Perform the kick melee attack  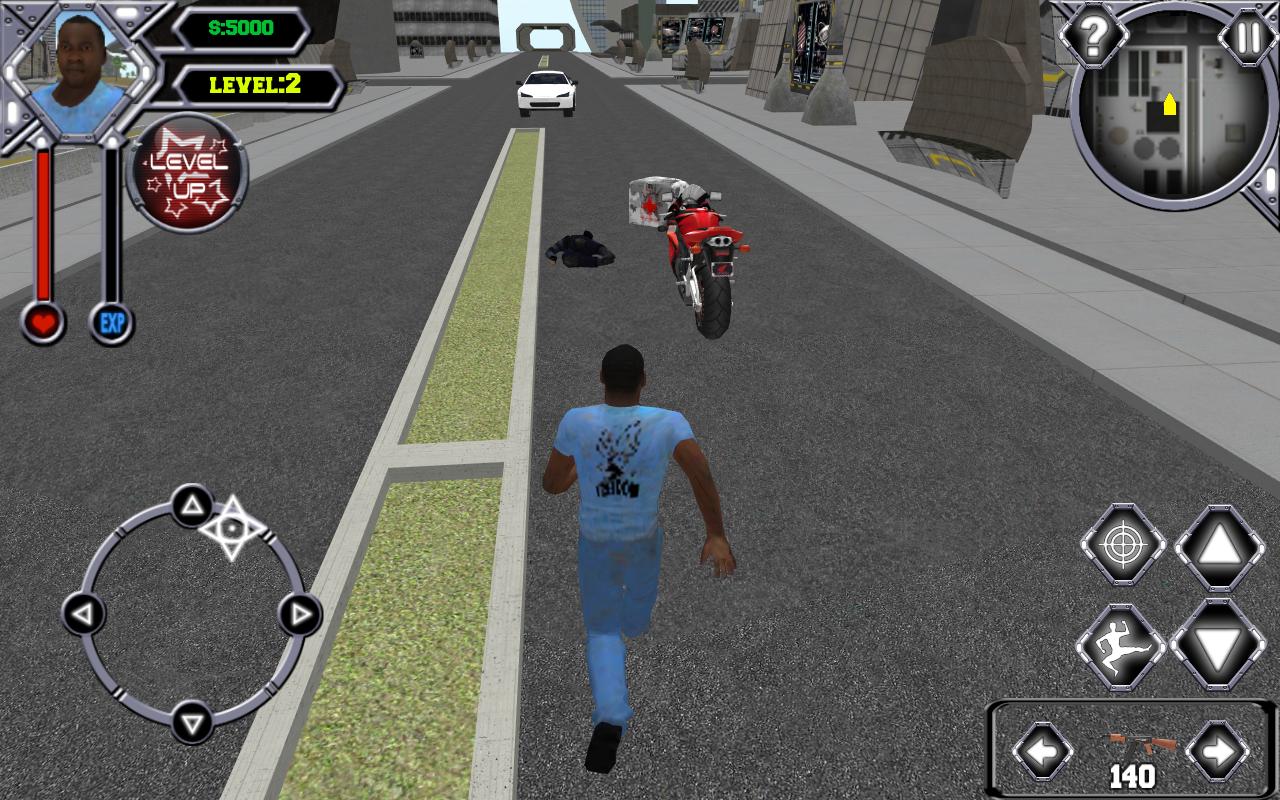[1121, 645]
